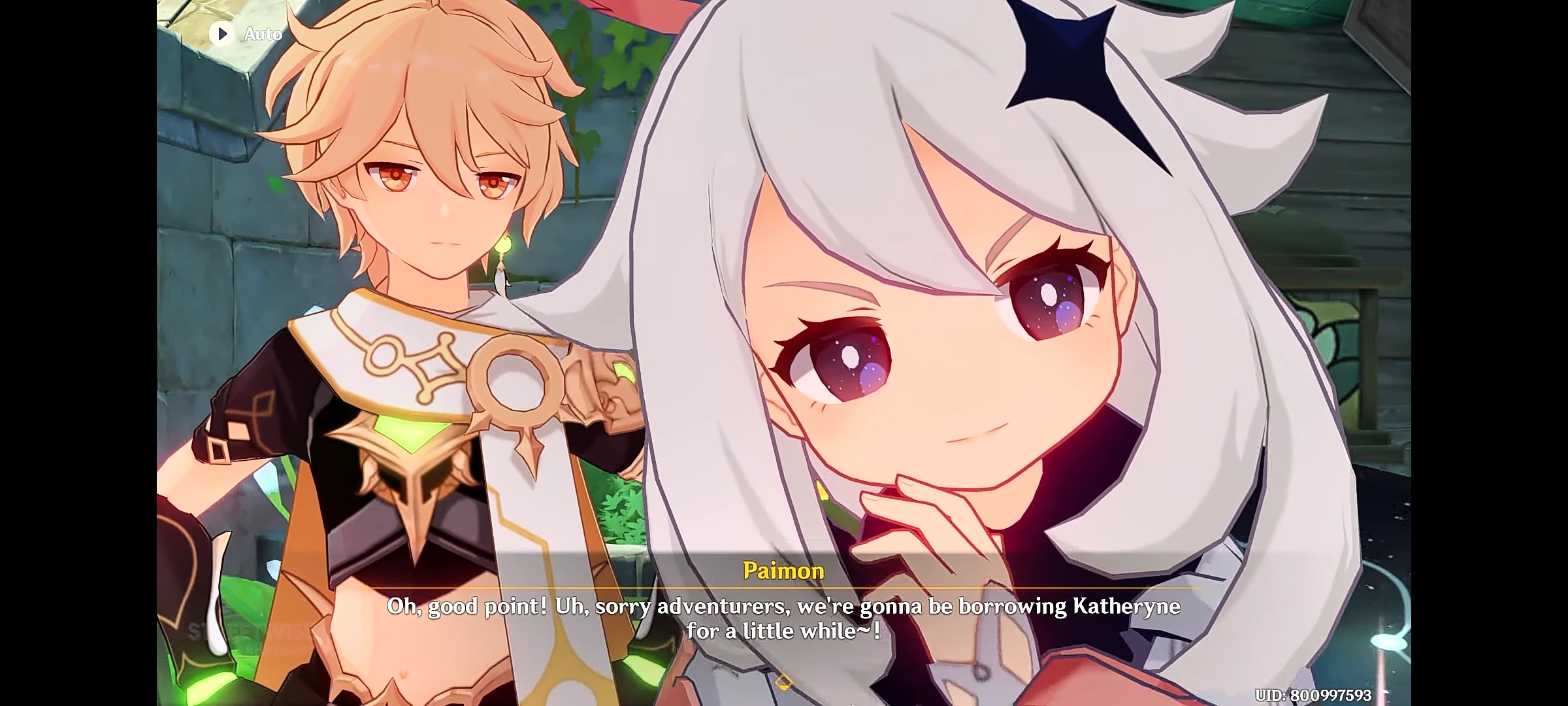Viewport: 1568px width, 706px height.
Task: Open the Paimon speaker nameplate
Action: point(783,570)
